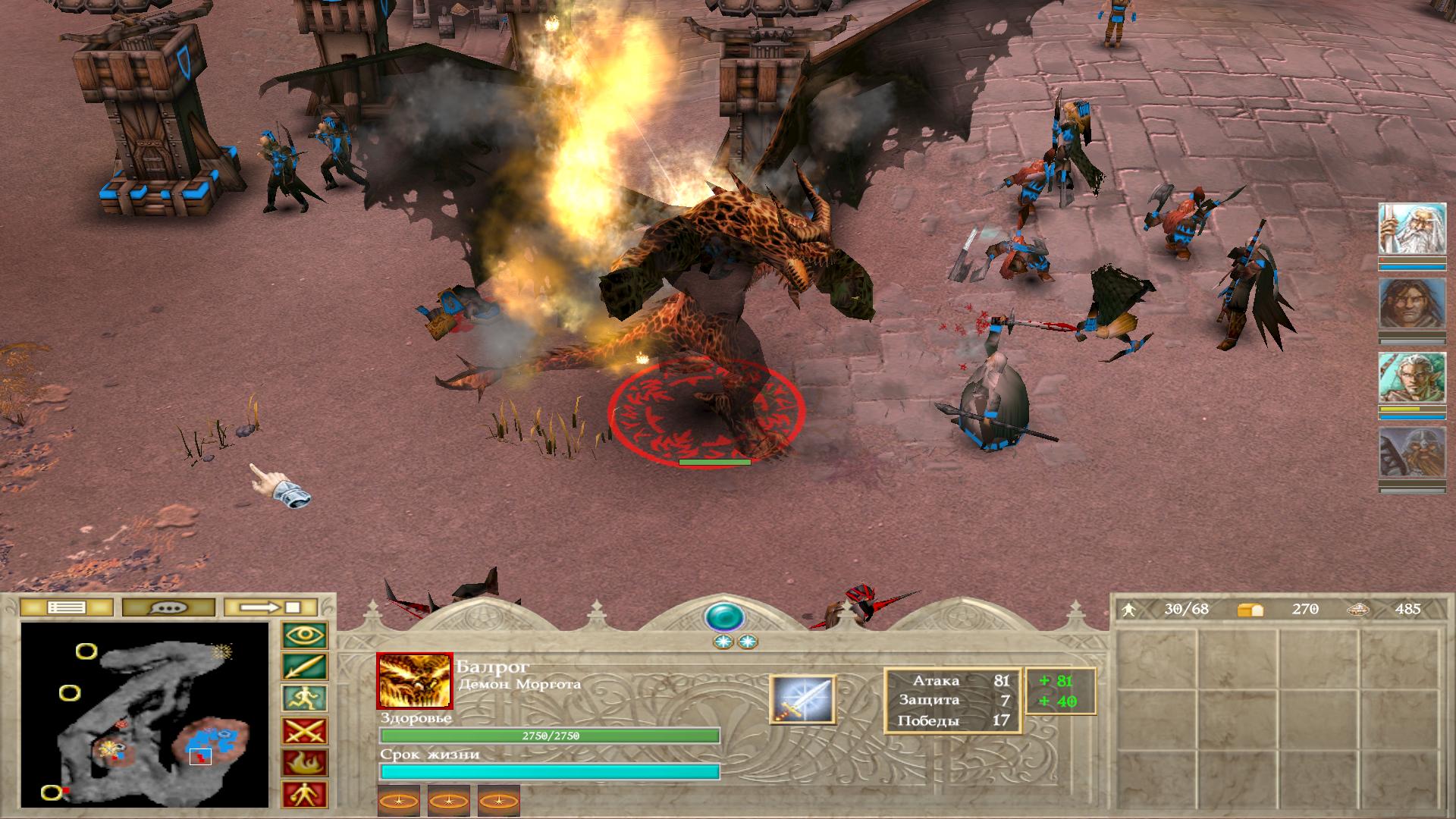Activate the running figure command icon
The image size is (1456, 819).
click(305, 698)
